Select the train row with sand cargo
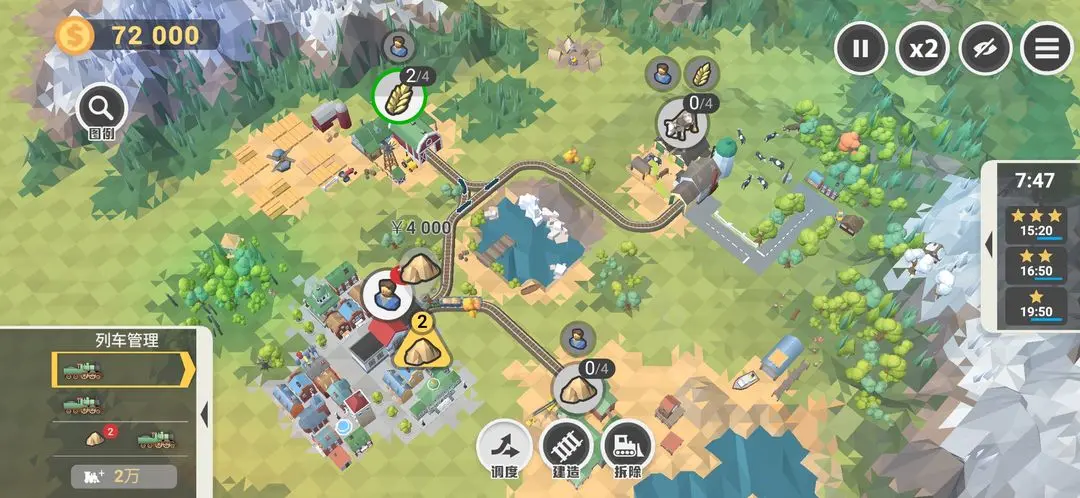Screen dimensions: 1080x498 click(x=120, y=439)
